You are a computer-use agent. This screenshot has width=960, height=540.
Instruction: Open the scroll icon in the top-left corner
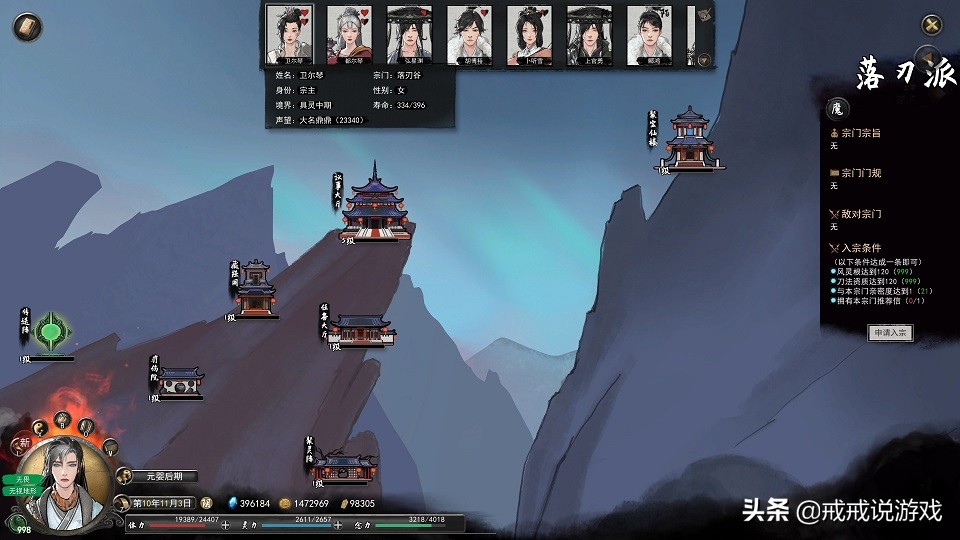click(24, 27)
